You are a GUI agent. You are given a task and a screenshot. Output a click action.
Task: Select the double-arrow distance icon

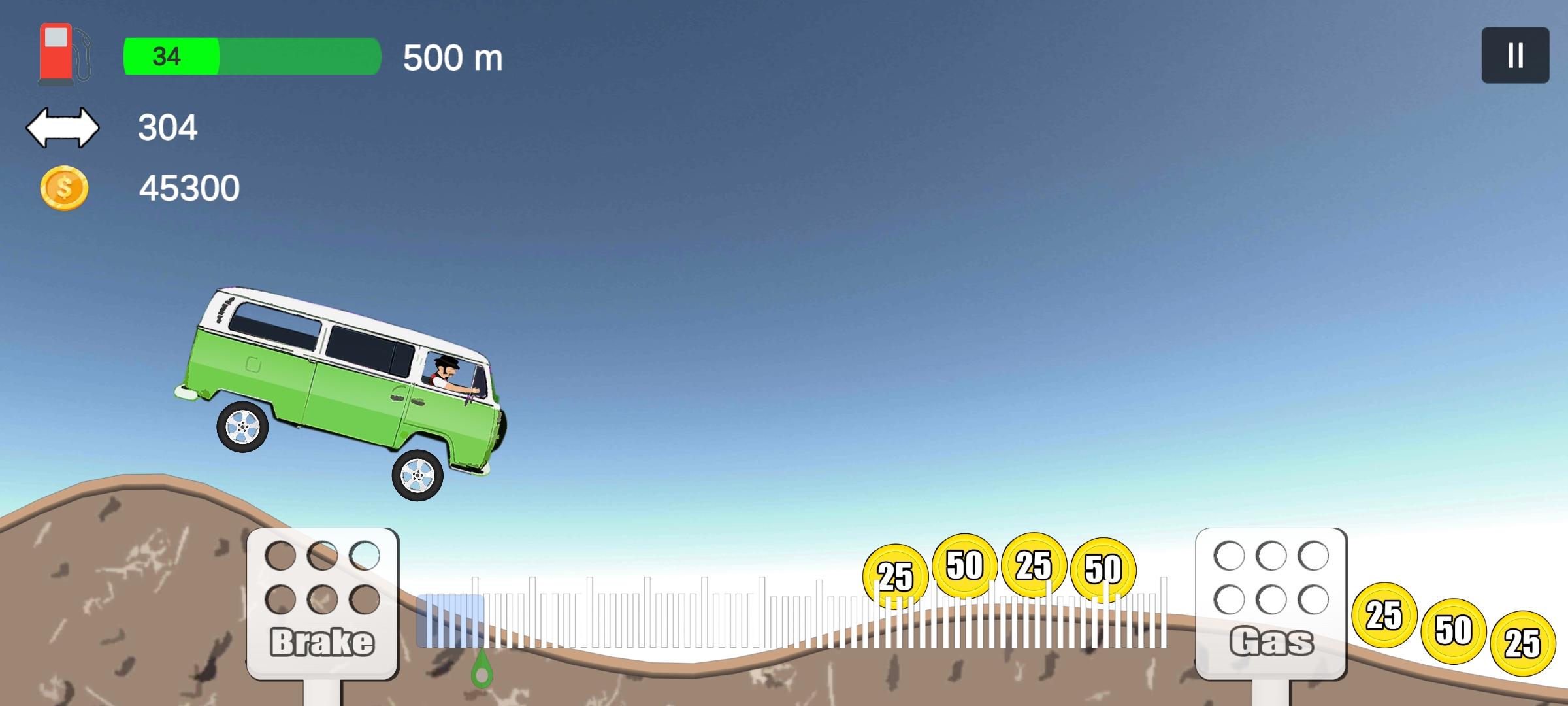[x=63, y=127]
